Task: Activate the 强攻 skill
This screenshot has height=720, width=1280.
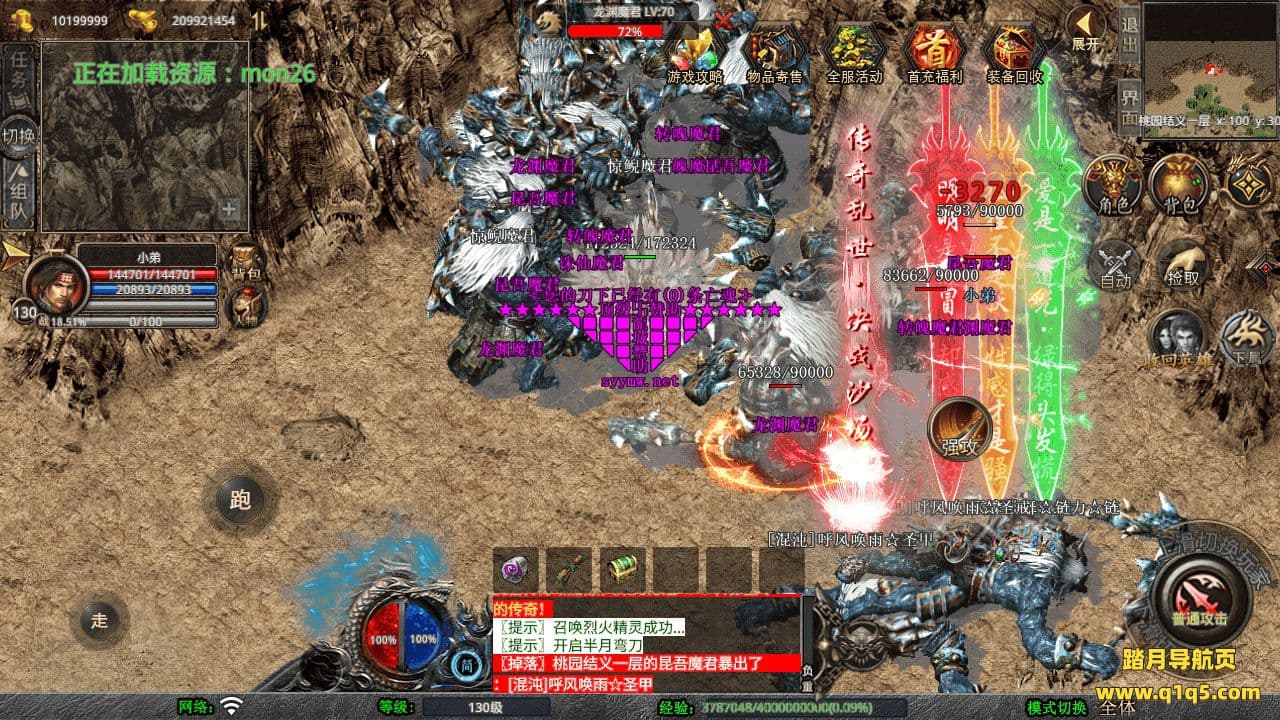Action: click(x=960, y=430)
